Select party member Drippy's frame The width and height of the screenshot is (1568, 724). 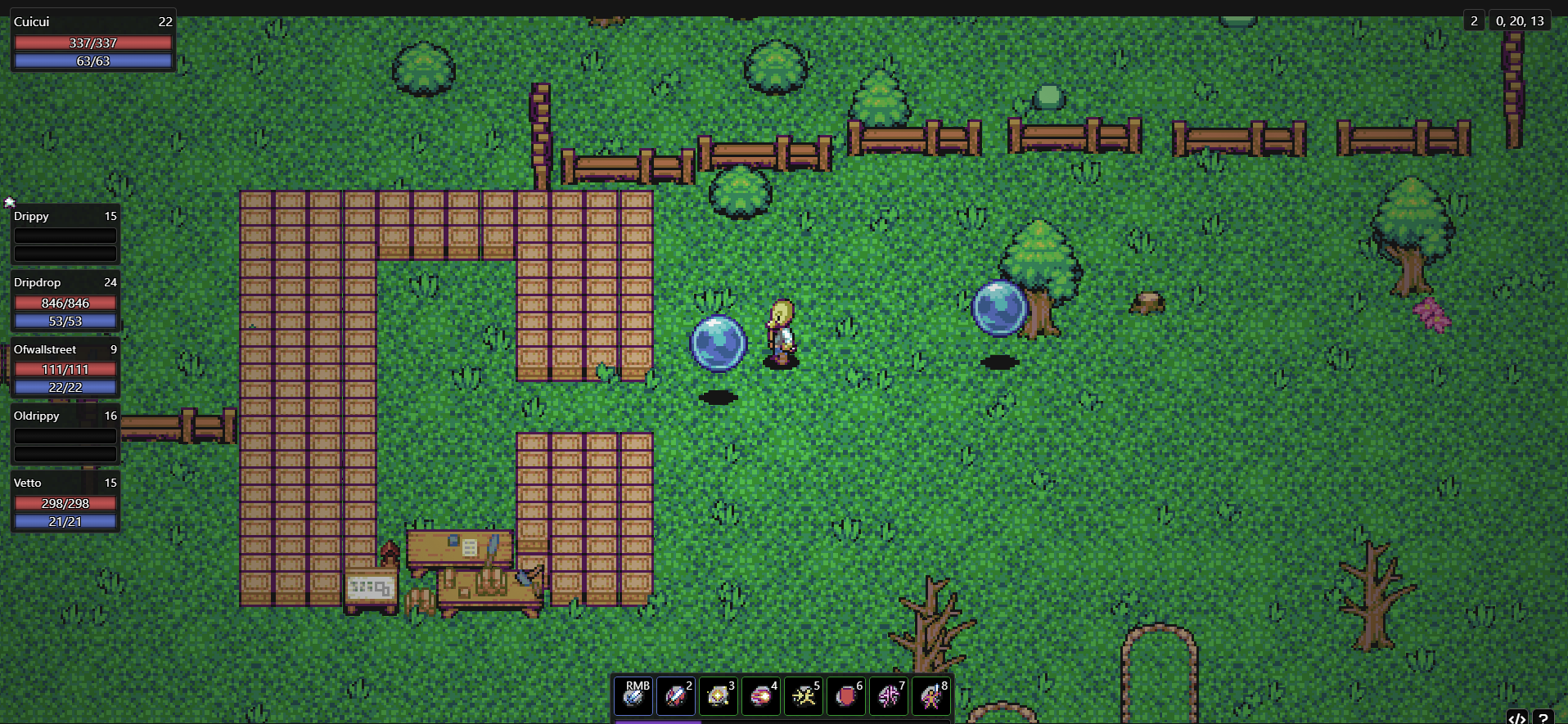pos(65,235)
